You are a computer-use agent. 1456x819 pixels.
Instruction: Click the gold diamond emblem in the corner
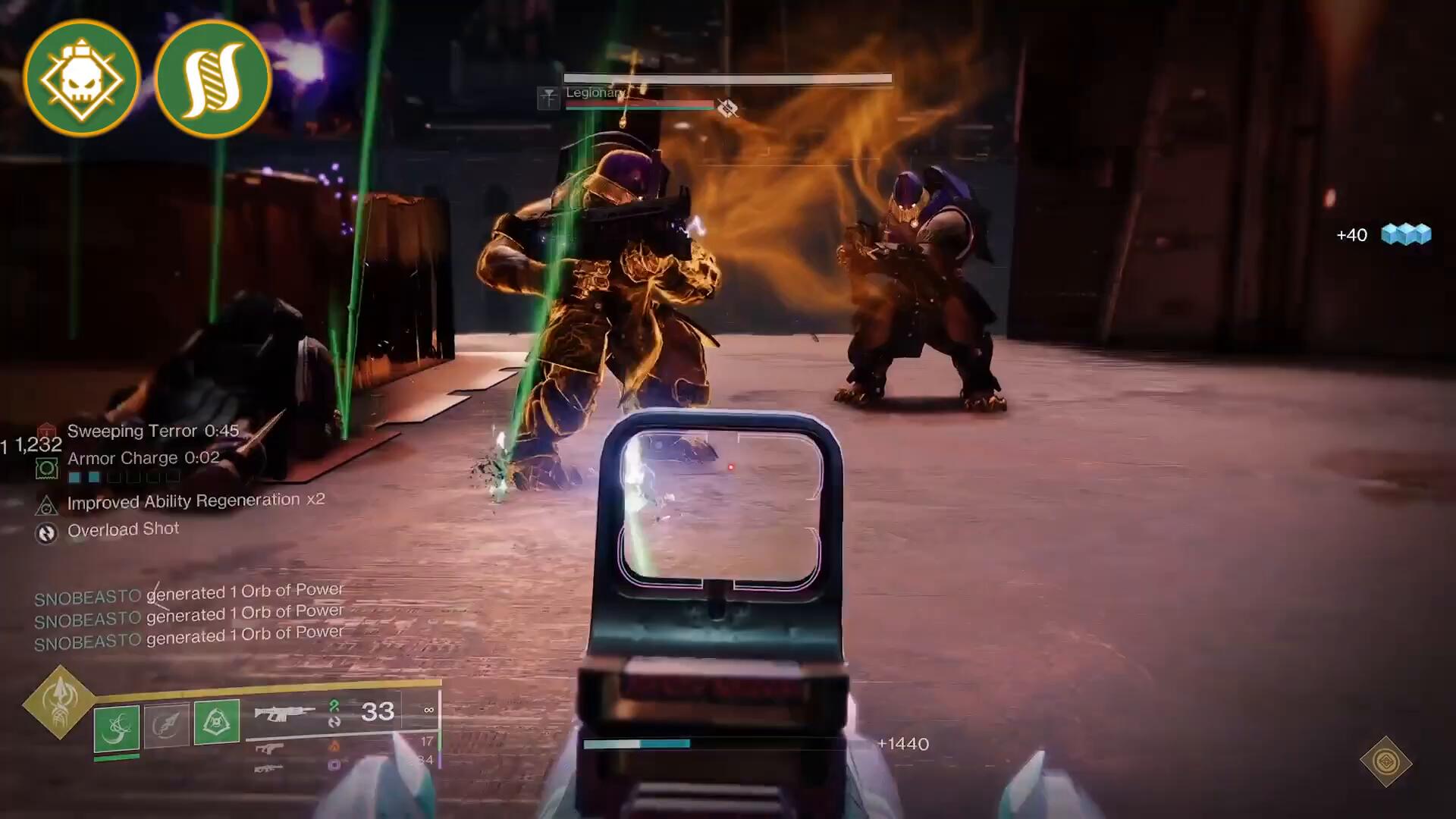pyautogui.click(x=1385, y=761)
